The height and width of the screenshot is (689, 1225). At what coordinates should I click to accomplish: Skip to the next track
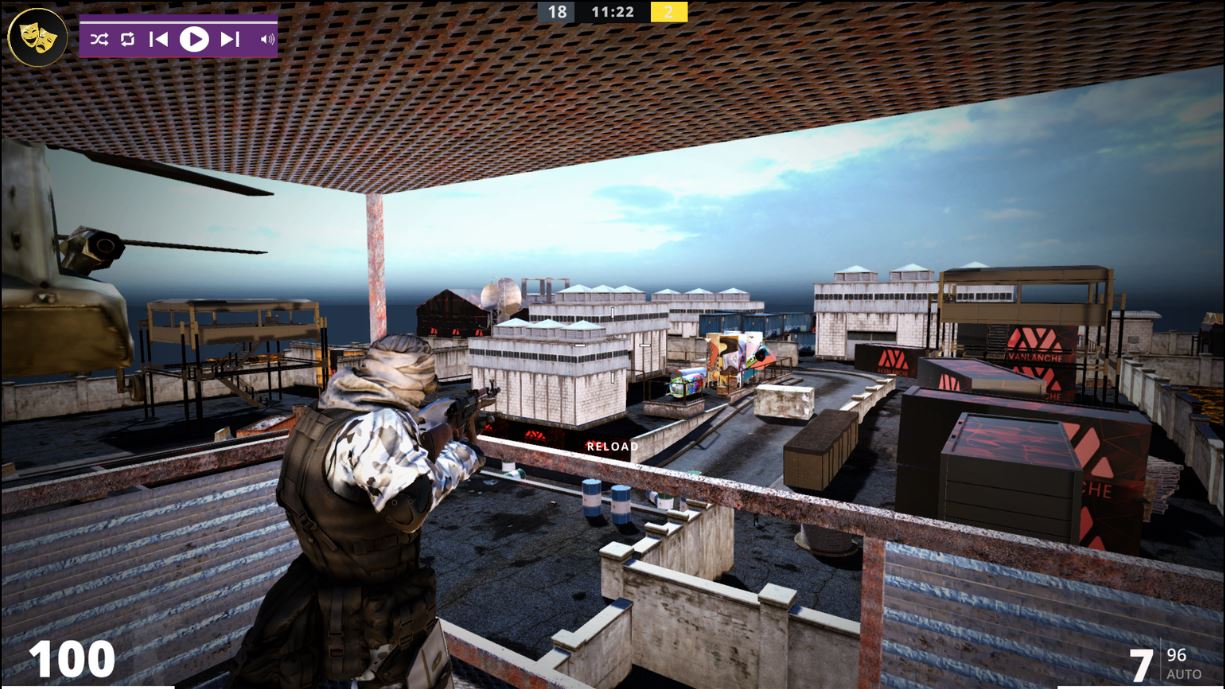click(x=229, y=39)
